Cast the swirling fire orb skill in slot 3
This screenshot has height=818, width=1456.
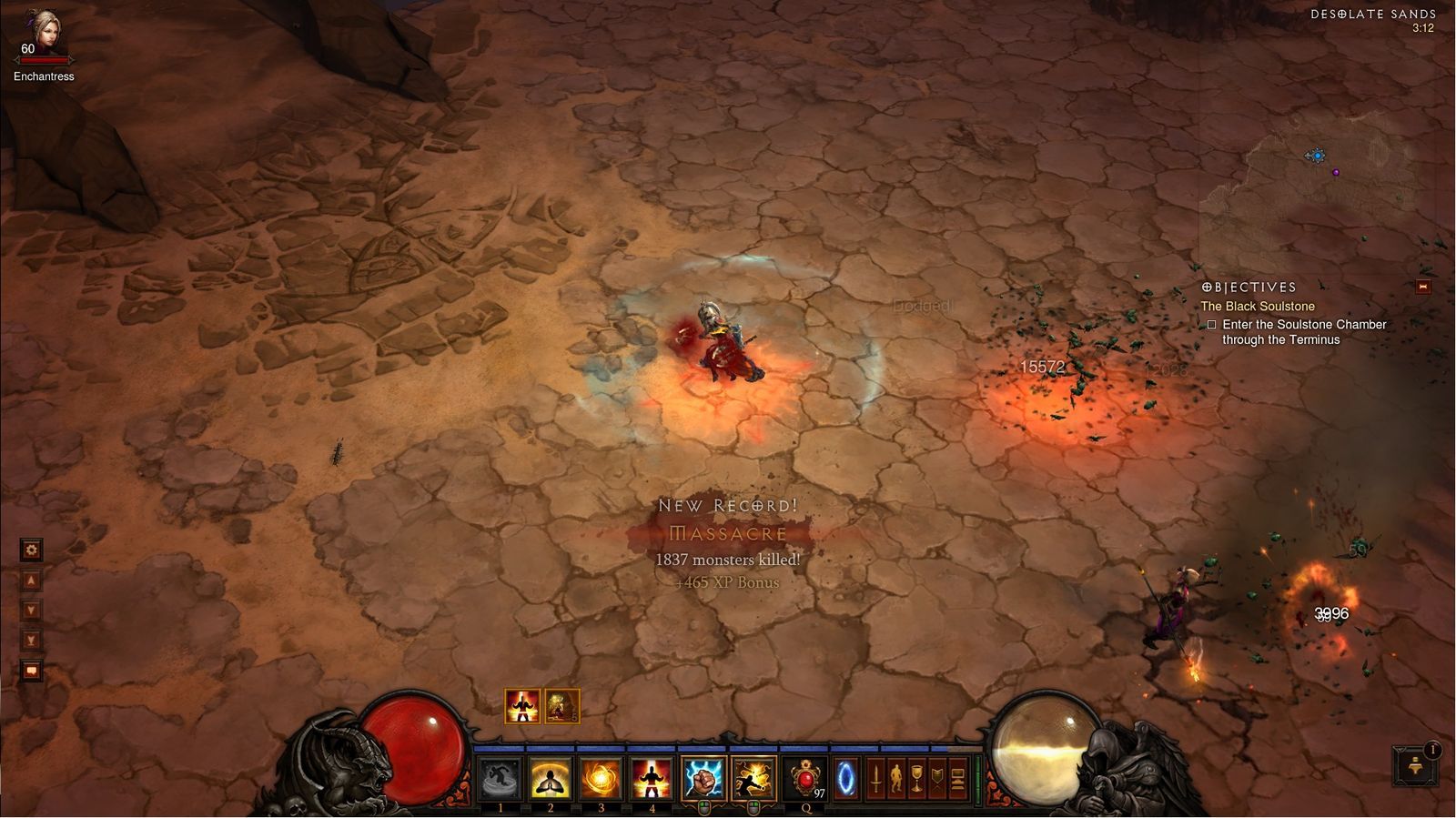pyautogui.click(x=601, y=779)
